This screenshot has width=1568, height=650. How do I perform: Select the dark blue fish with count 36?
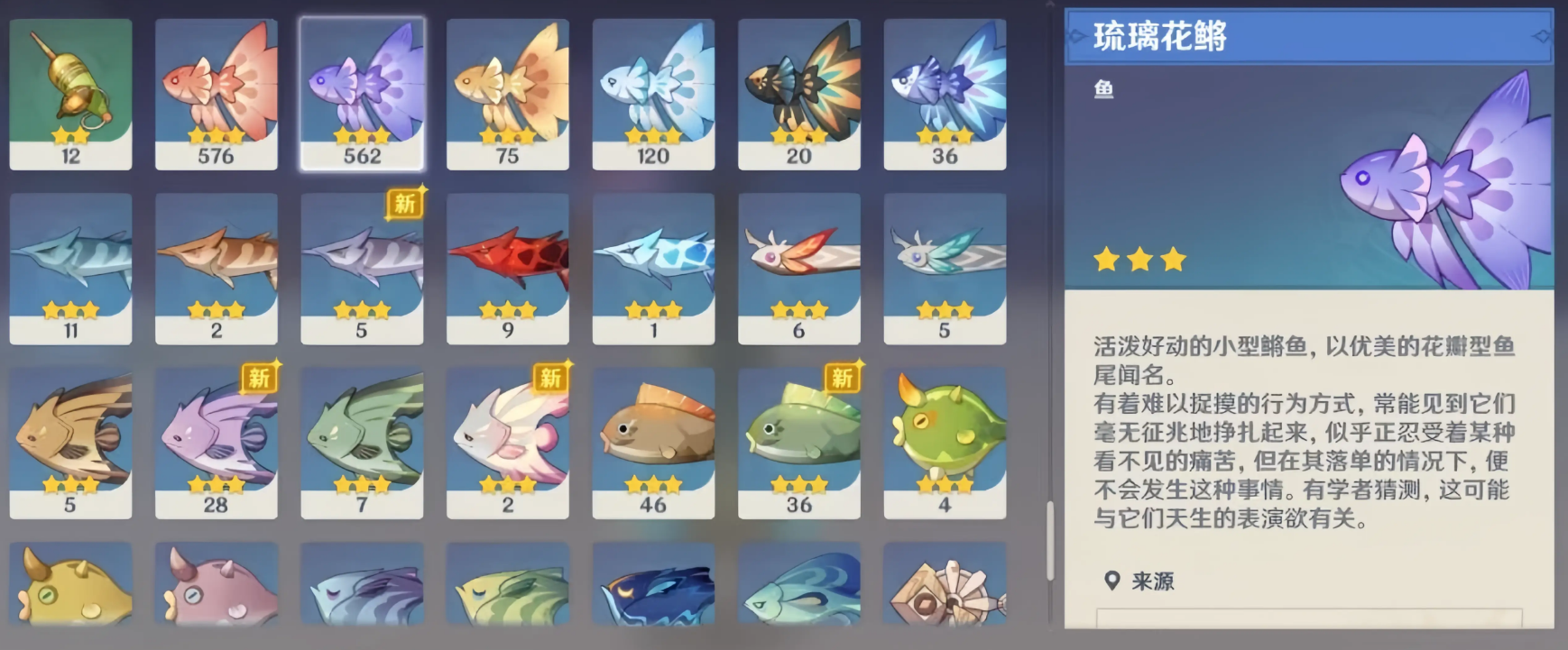(x=945, y=94)
